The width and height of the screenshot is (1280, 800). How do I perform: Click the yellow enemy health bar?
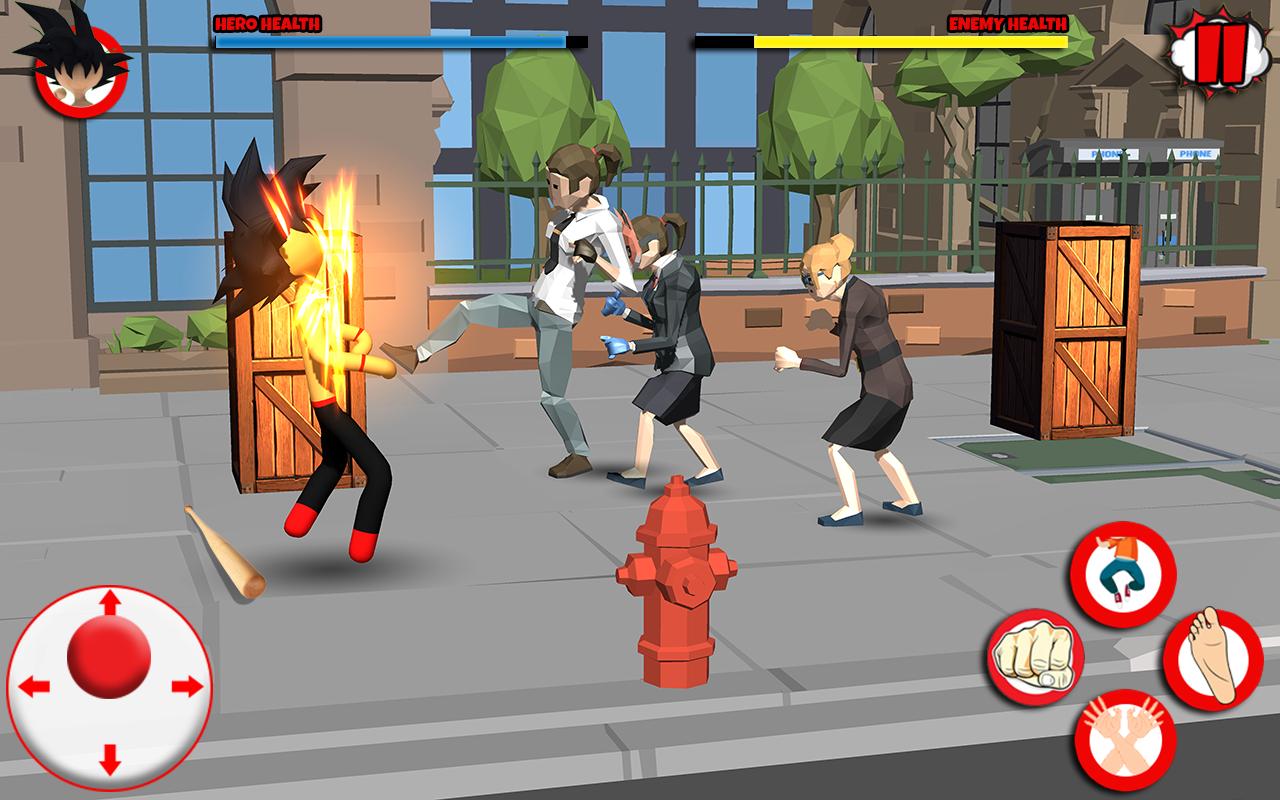(x=910, y=42)
